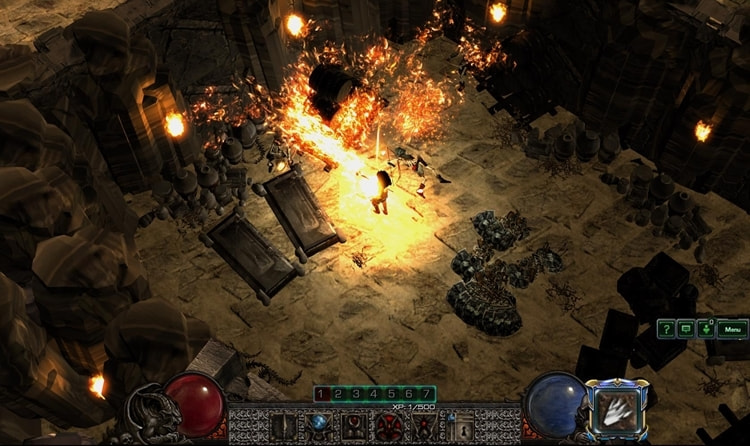Select control group number 1
The image size is (750, 446).
pos(321,394)
